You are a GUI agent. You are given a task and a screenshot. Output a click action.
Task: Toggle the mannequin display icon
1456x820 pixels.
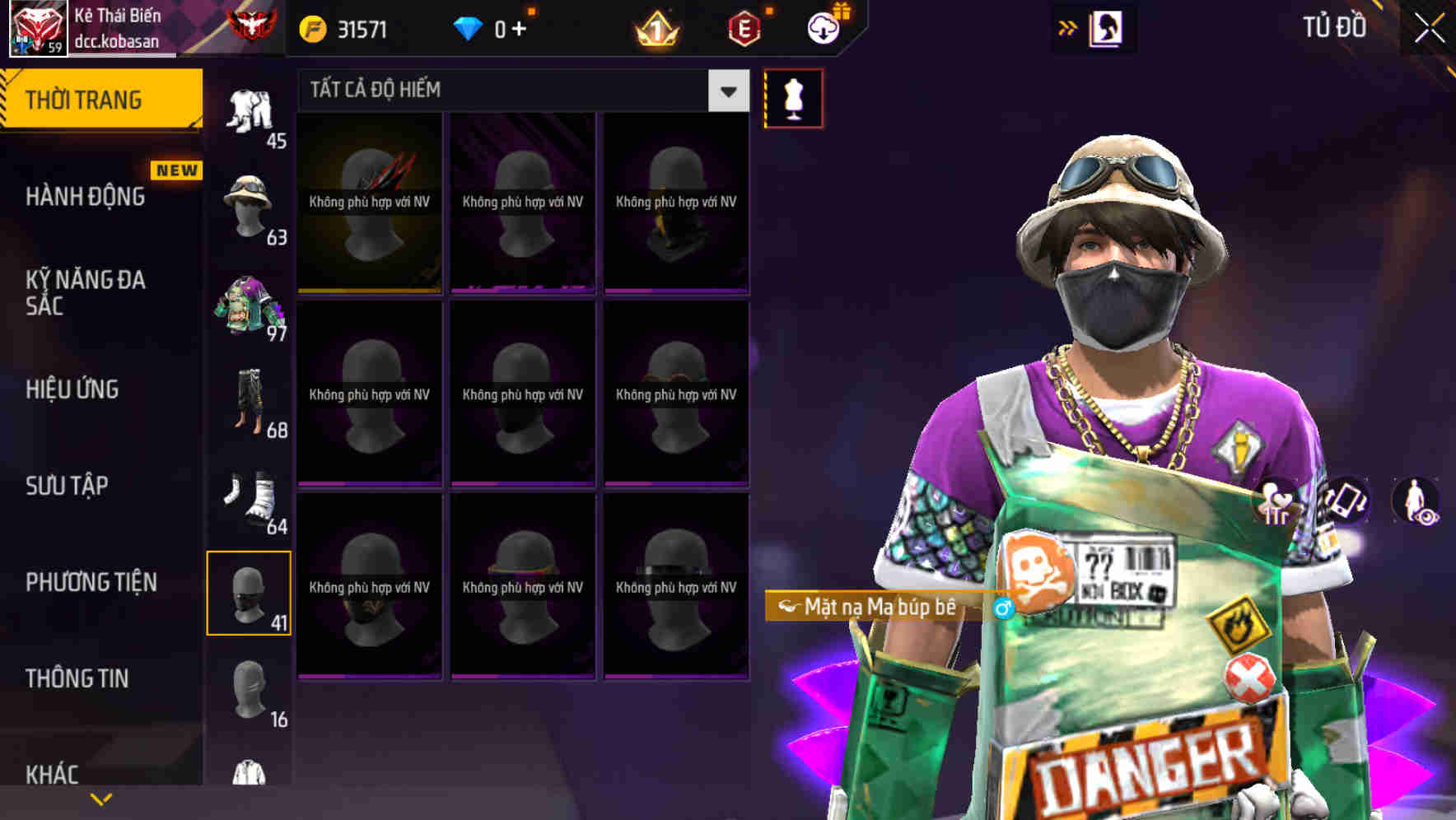[792, 97]
